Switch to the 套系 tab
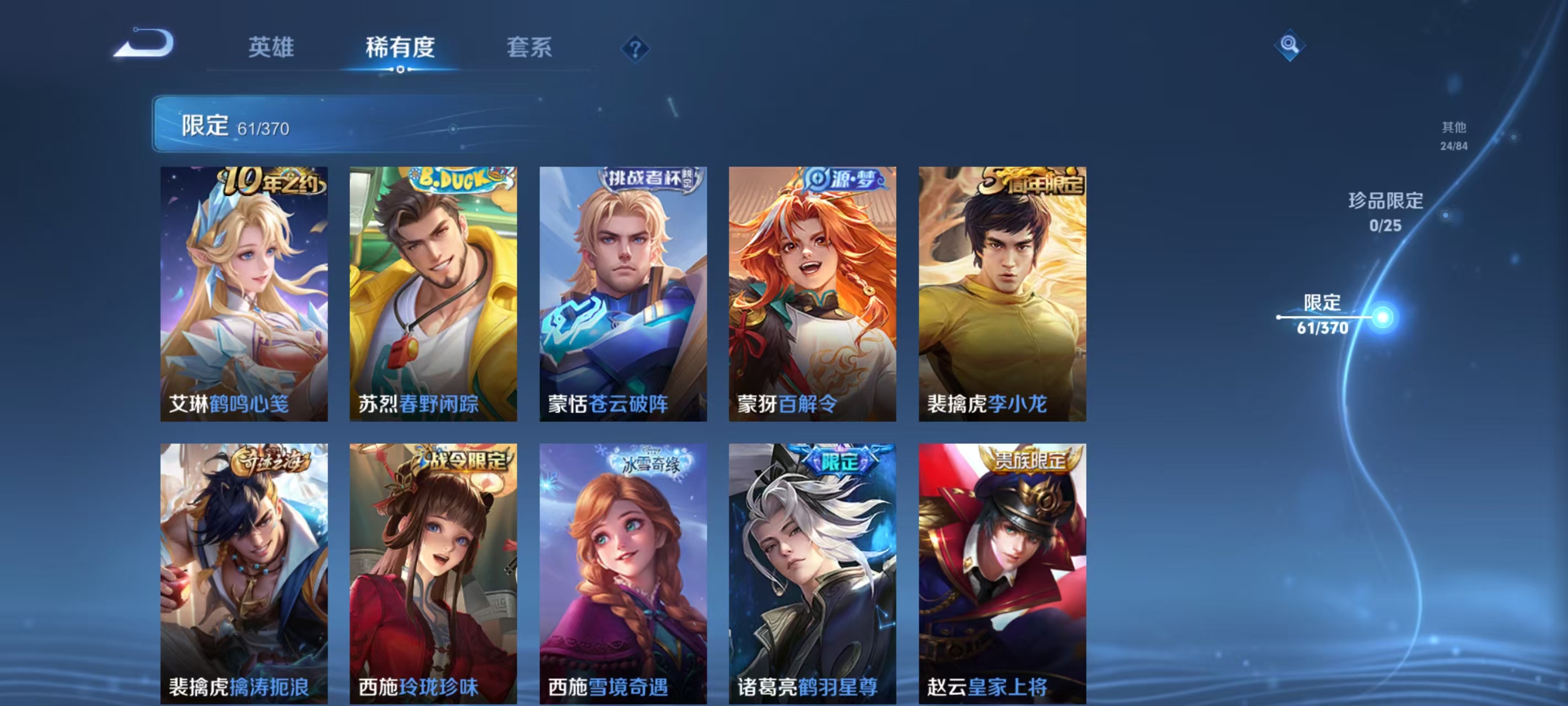This screenshot has width=1568, height=706. (x=530, y=47)
